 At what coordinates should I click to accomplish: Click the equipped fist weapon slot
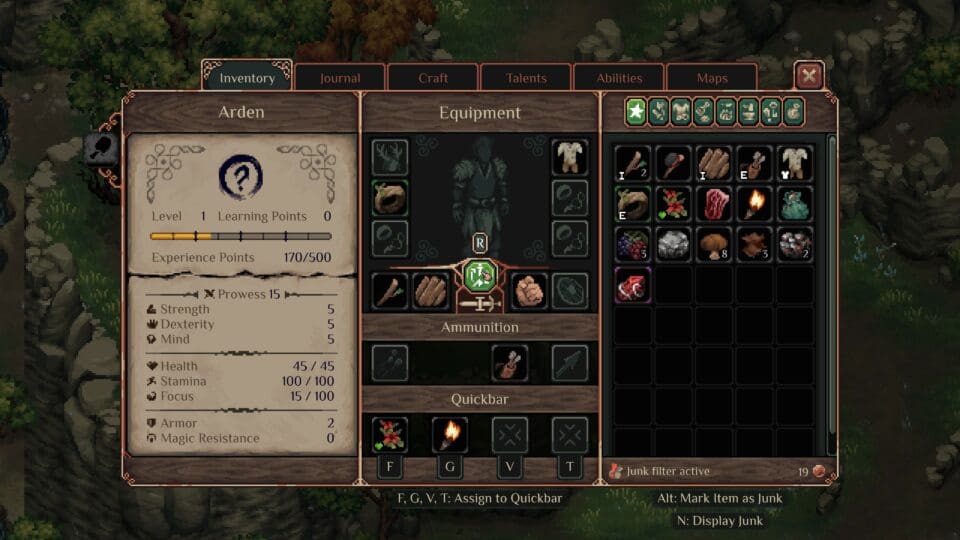tap(529, 291)
